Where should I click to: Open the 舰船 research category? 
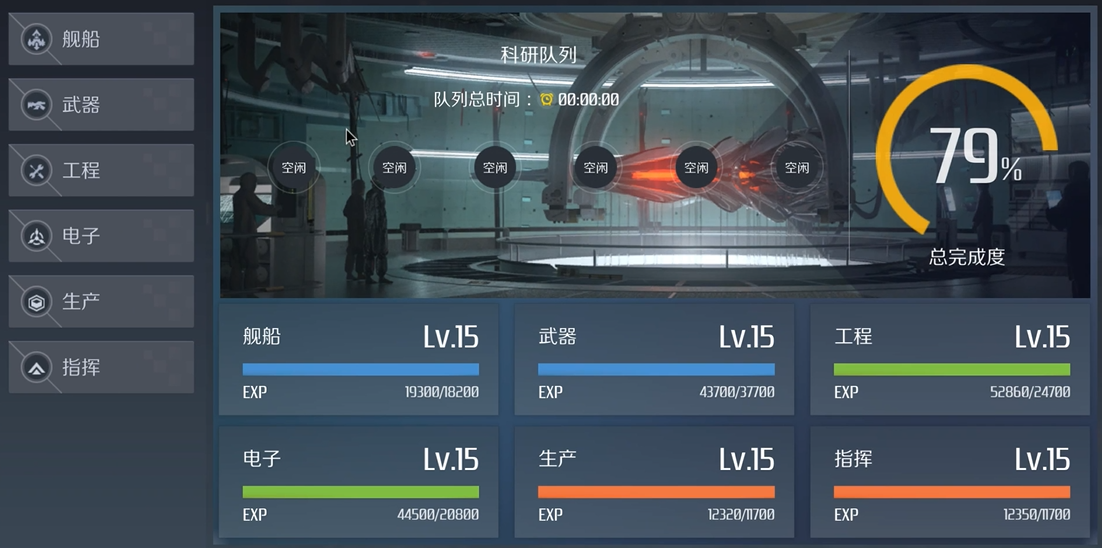click(x=100, y=40)
